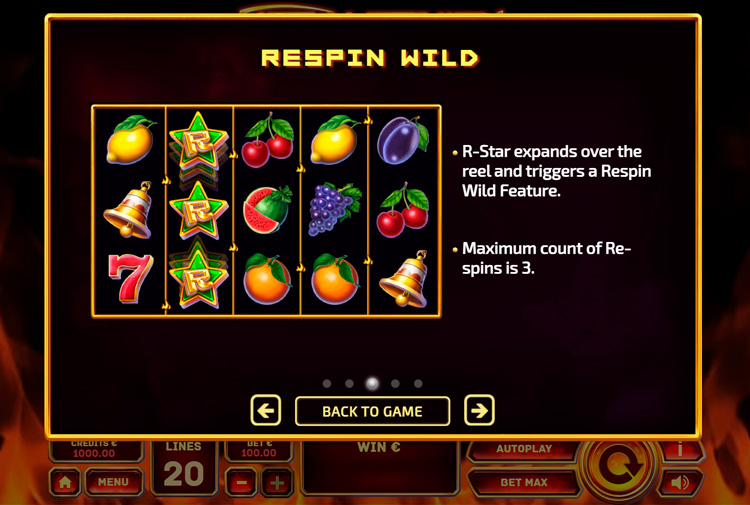Go to the previous info page arrow
The width and height of the screenshot is (750, 505).
(x=265, y=411)
